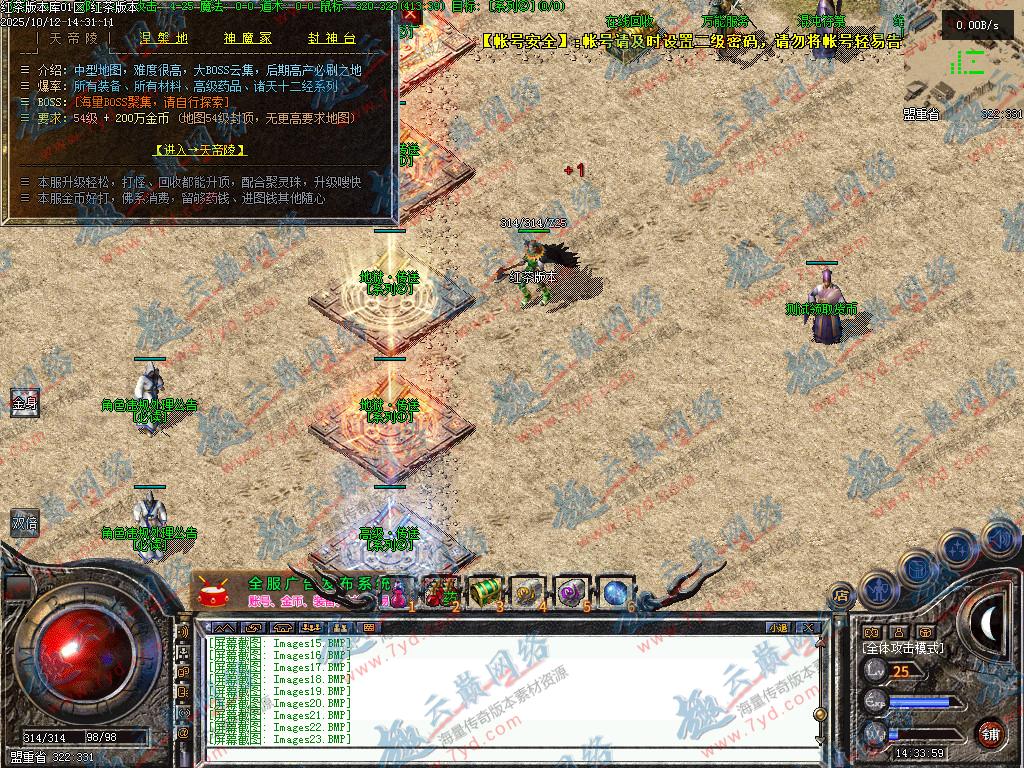Switch to the 涅槃地 tab

coord(164,39)
